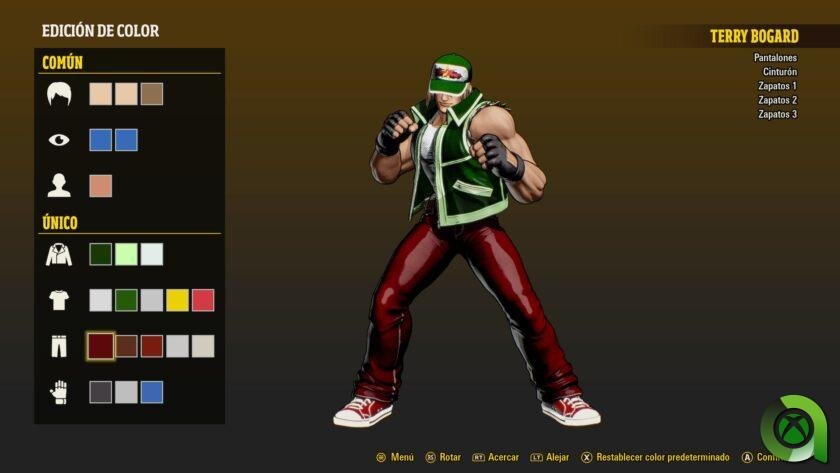
Task: Select the hair category icon
Action: pyautogui.click(x=59, y=94)
